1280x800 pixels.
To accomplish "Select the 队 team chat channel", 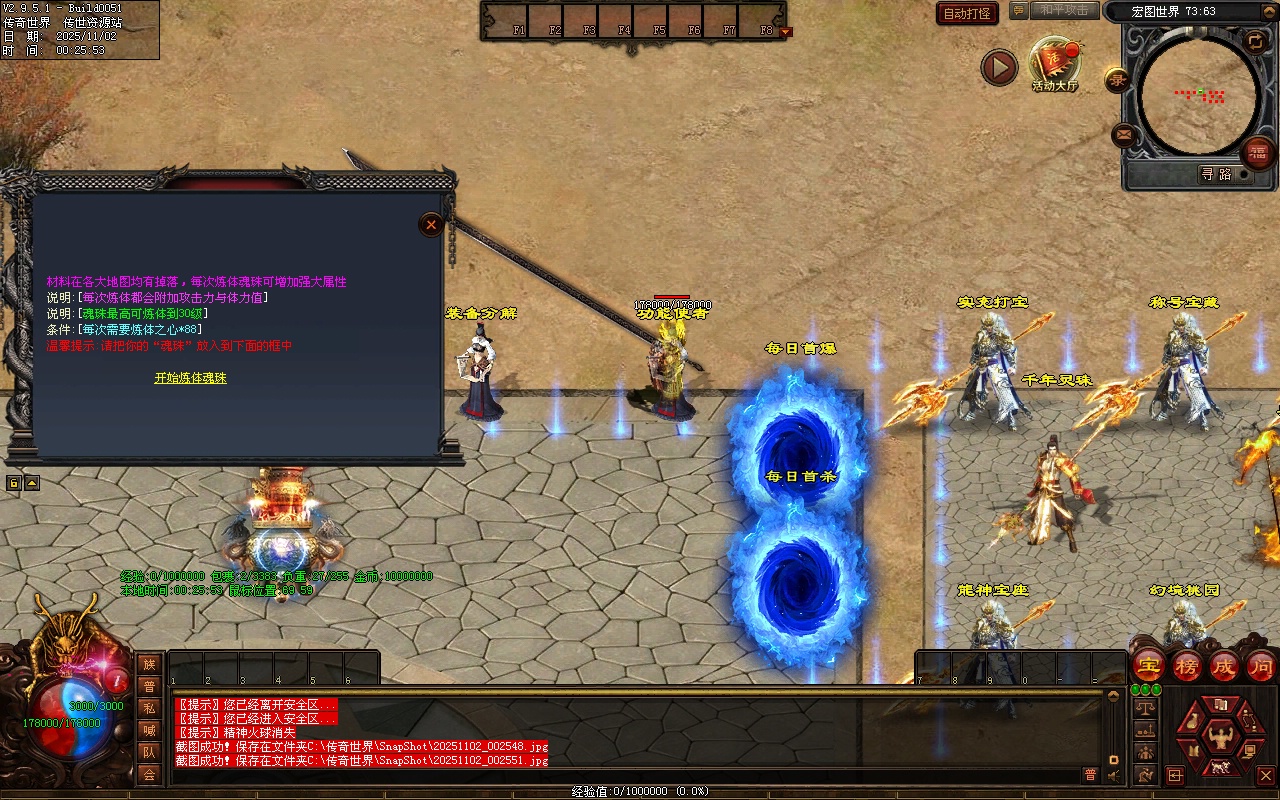I will click(149, 752).
